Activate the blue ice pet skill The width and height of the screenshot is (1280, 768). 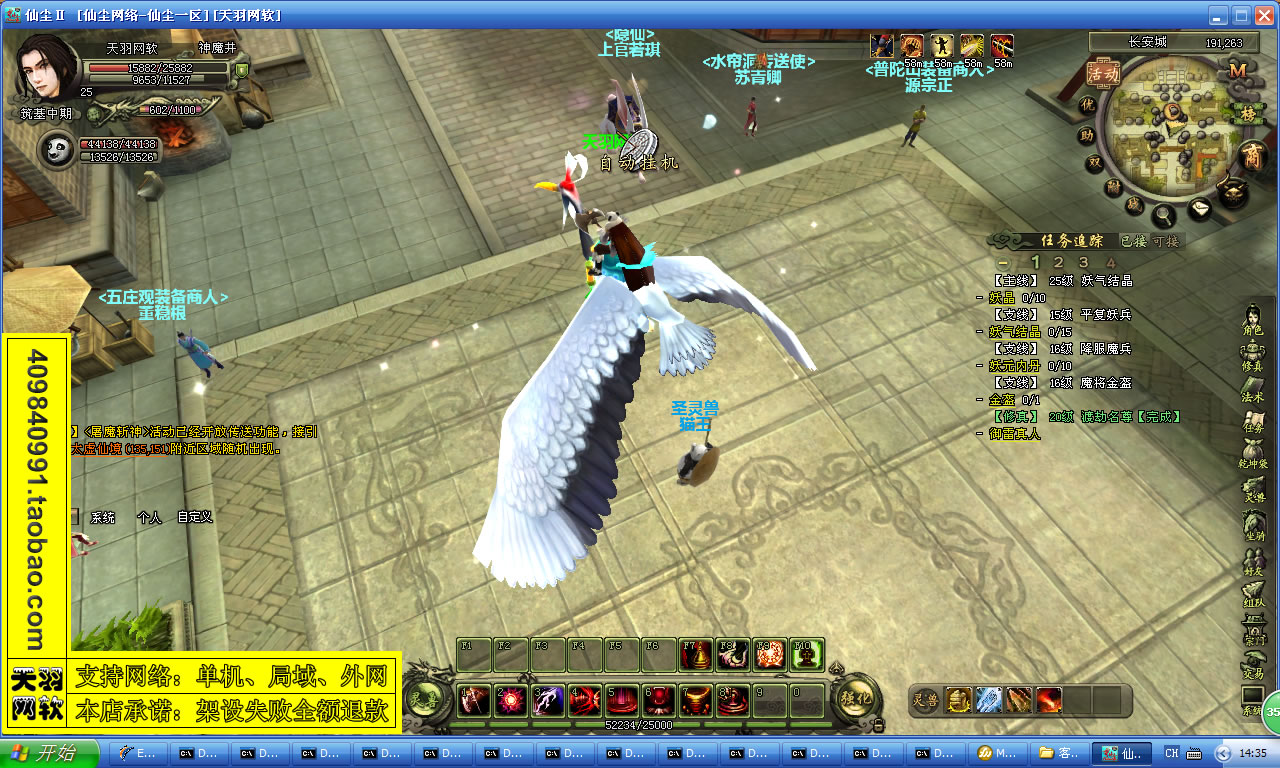click(x=989, y=700)
